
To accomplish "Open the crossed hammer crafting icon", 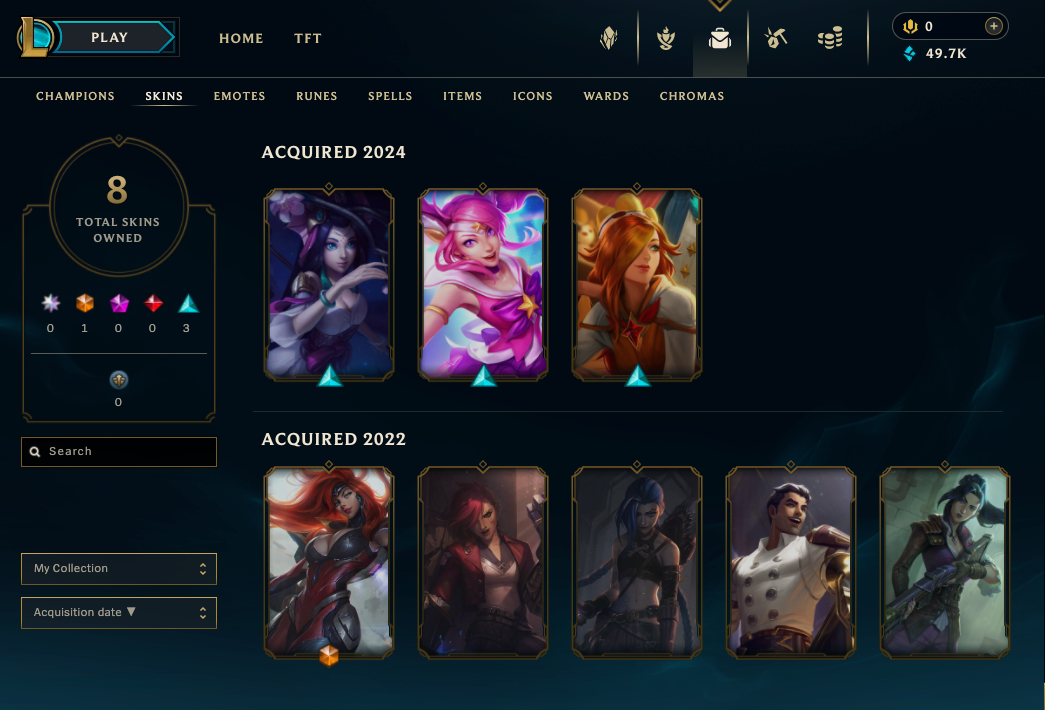I will [x=774, y=38].
